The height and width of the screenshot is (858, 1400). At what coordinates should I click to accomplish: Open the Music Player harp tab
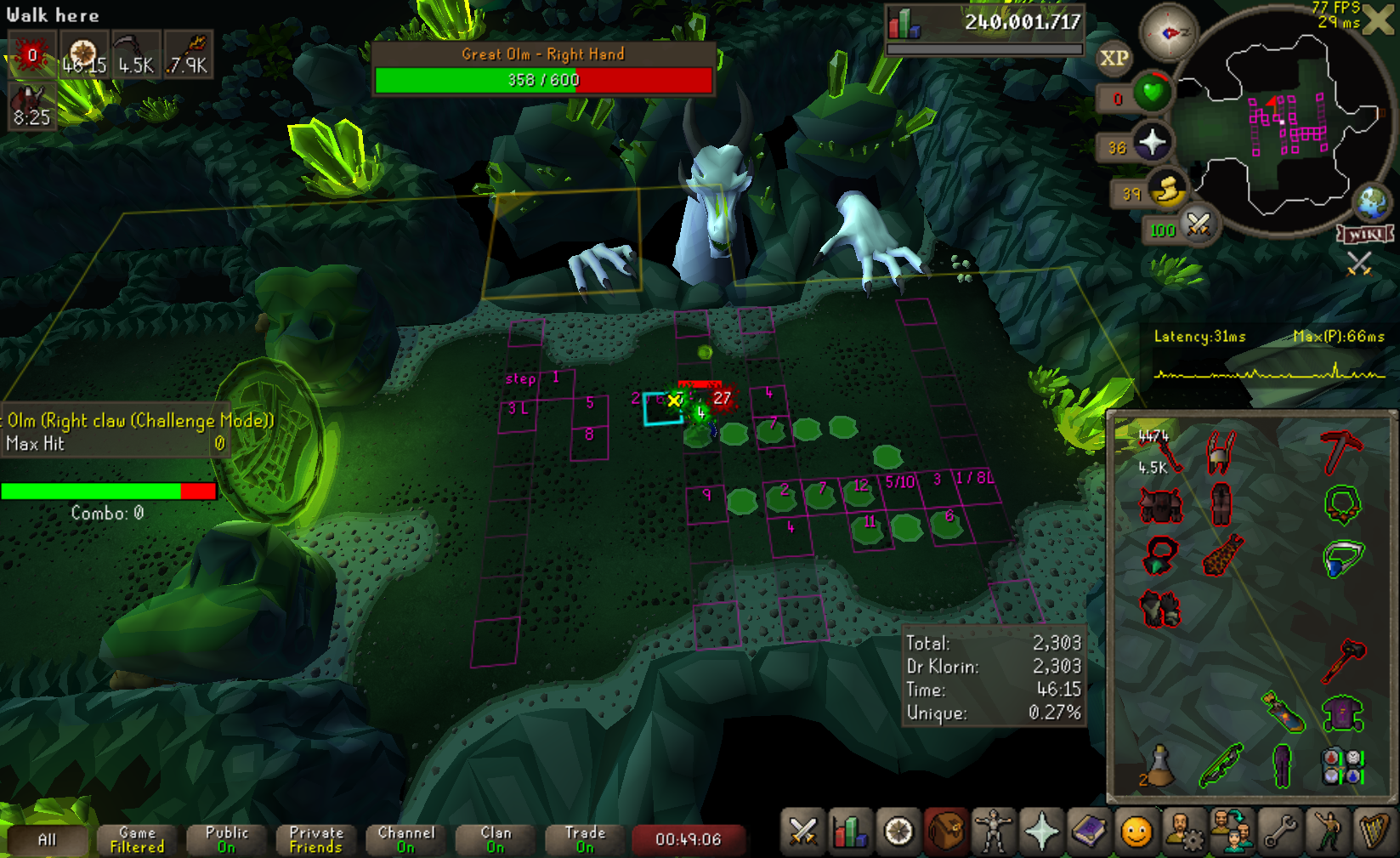coord(1374,832)
